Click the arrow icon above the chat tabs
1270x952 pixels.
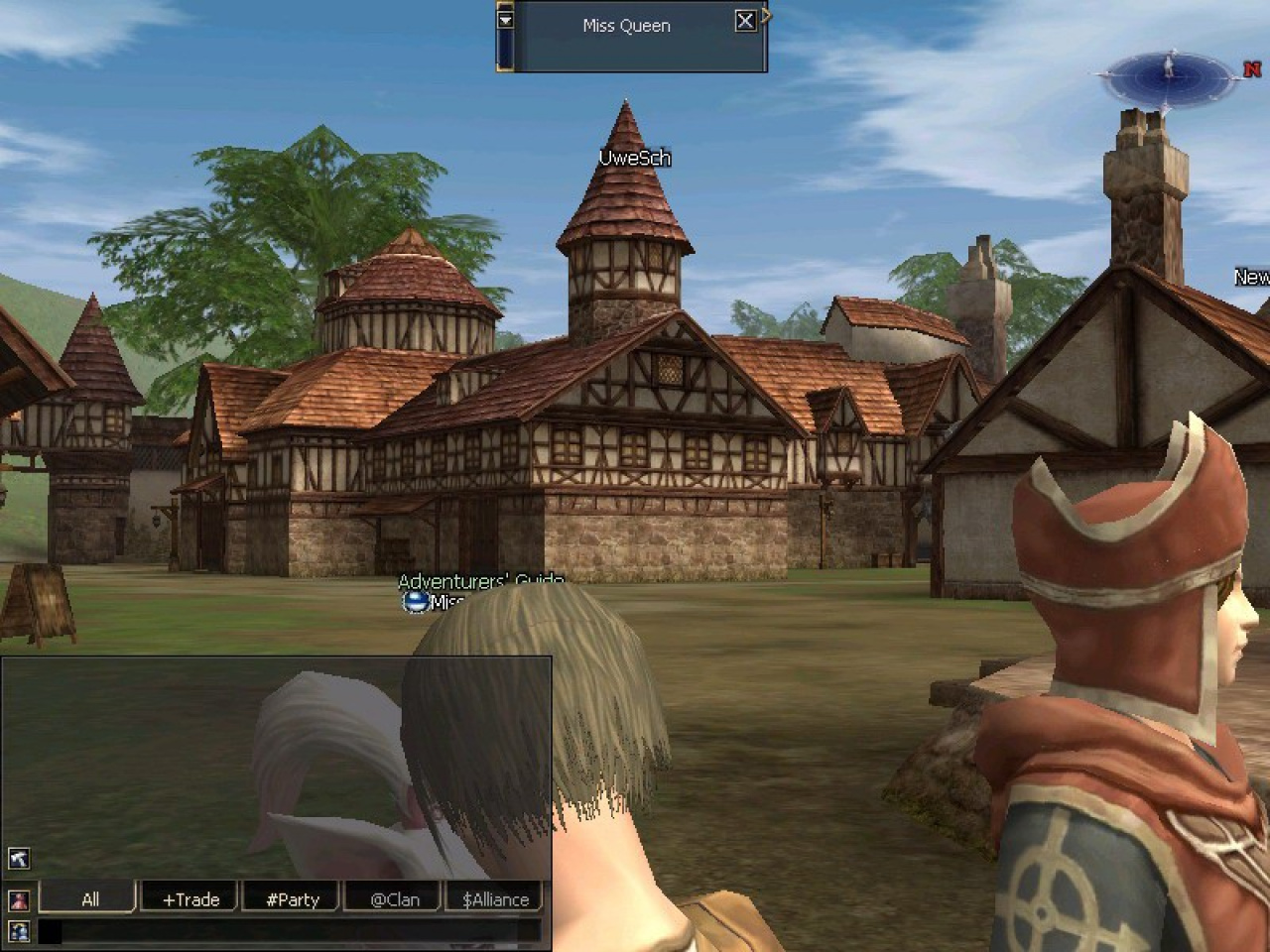point(19,859)
